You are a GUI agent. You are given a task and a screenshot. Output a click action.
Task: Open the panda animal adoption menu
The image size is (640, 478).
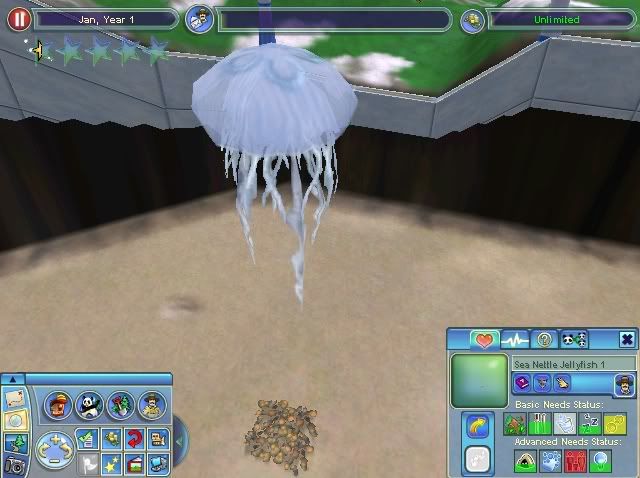click(x=89, y=405)
